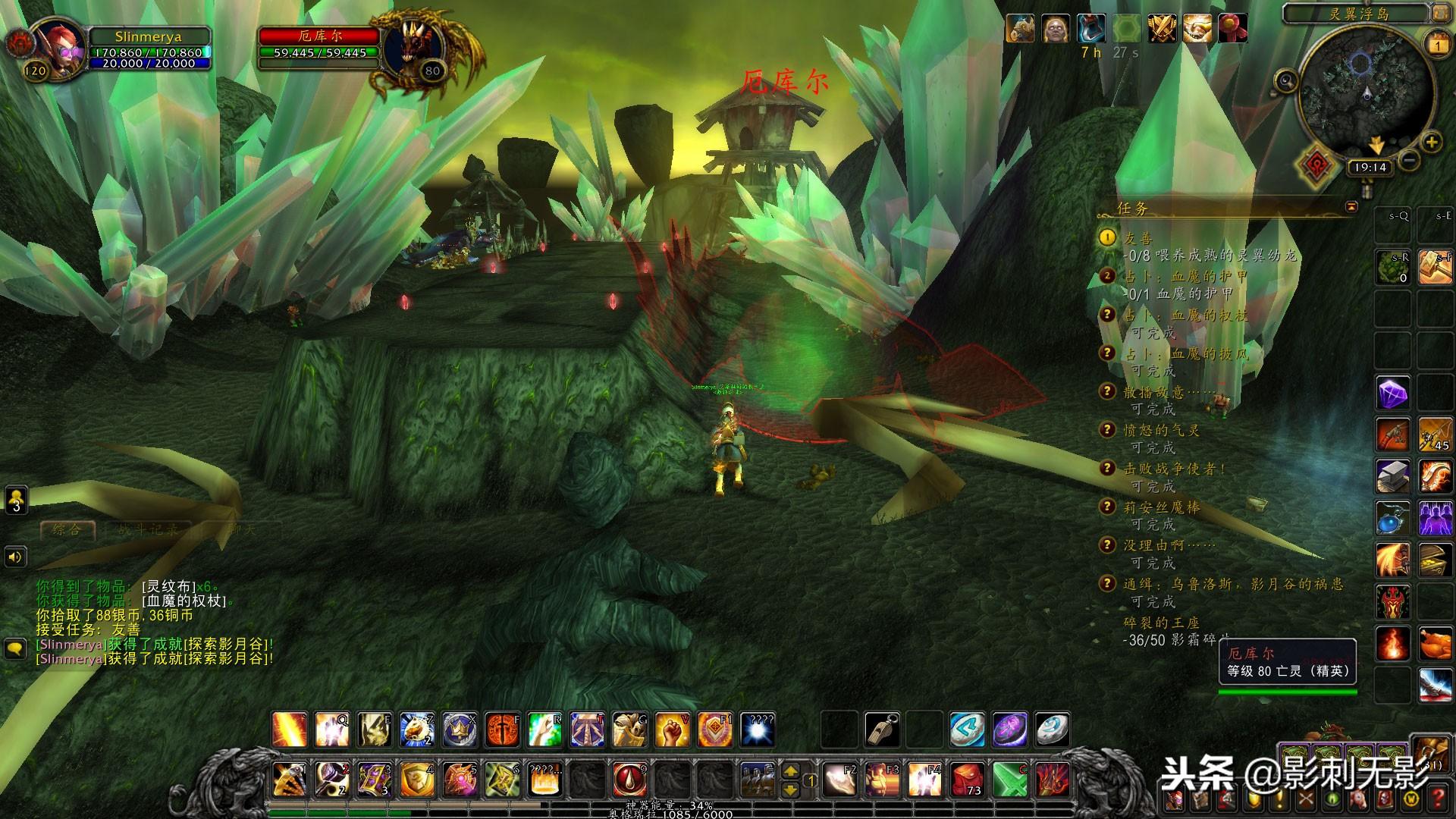The width and height of the screenshot is (1456, 819).
Task: Switch to the 综合 chat tab
Action: tap(67, 529)
